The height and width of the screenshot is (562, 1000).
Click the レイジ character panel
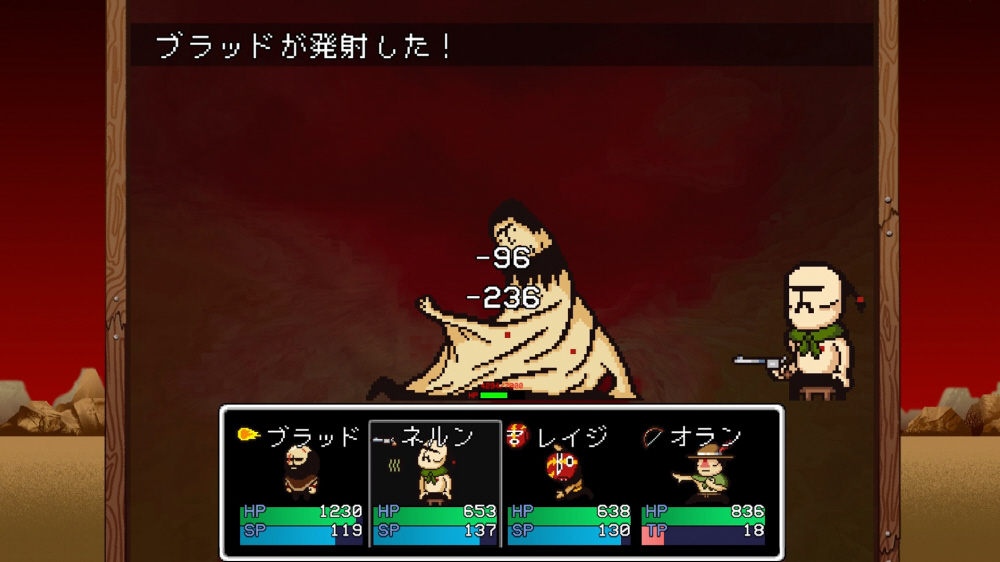click(x=569, y=484)
